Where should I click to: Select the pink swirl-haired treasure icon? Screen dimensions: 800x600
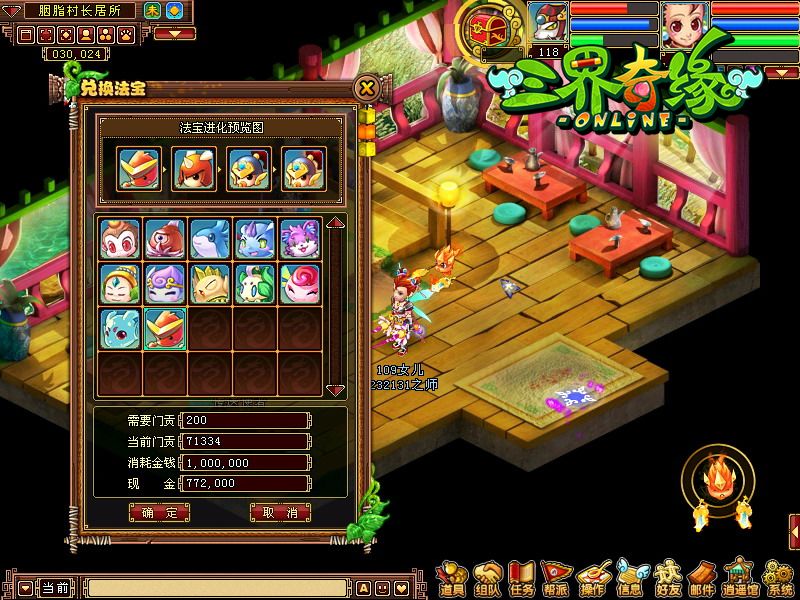coord(299,284)
